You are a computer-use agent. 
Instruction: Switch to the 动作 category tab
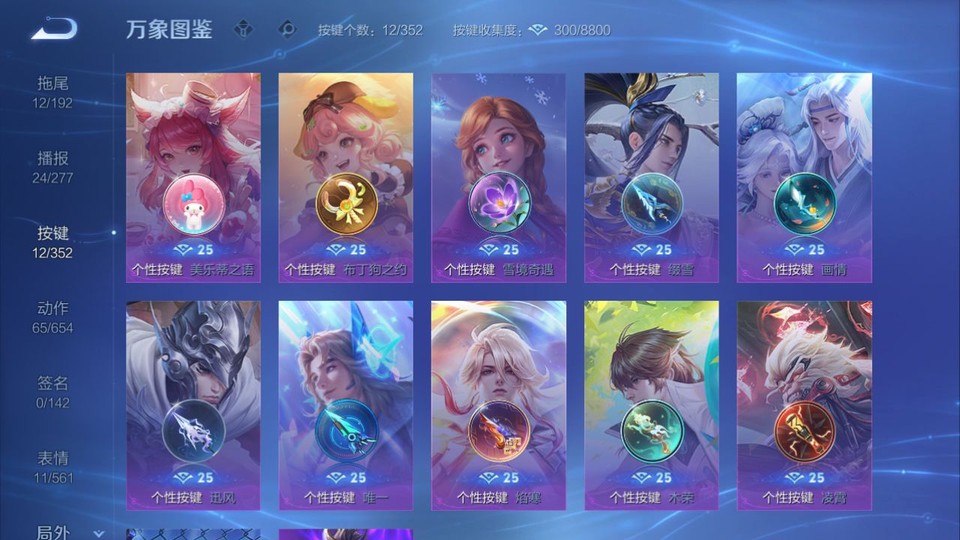tap(53, 317)
